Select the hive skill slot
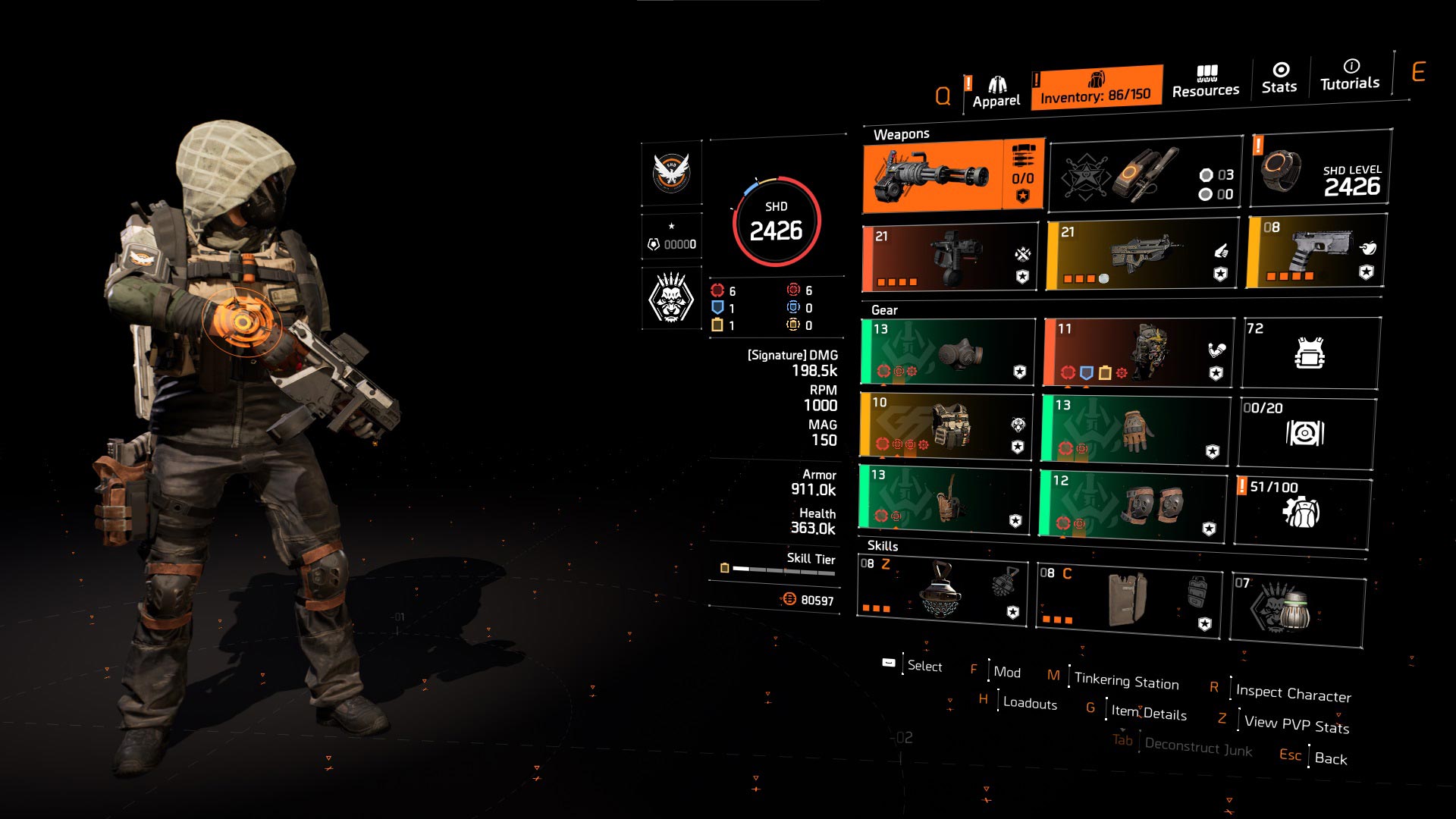The width and height of the screenshot is (1456, 819). 942,592
